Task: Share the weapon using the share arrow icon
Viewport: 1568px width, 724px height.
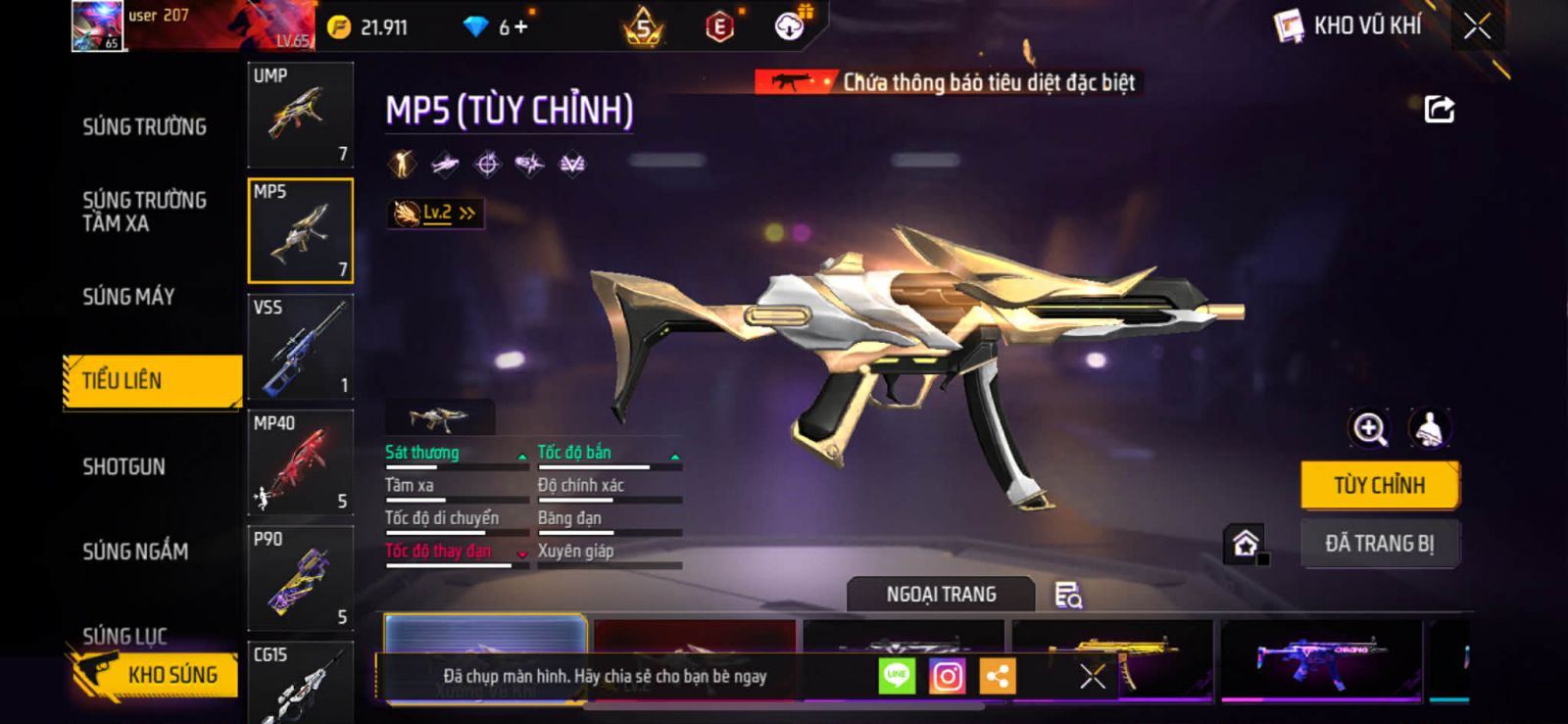Action: (x=1439, y=109)
